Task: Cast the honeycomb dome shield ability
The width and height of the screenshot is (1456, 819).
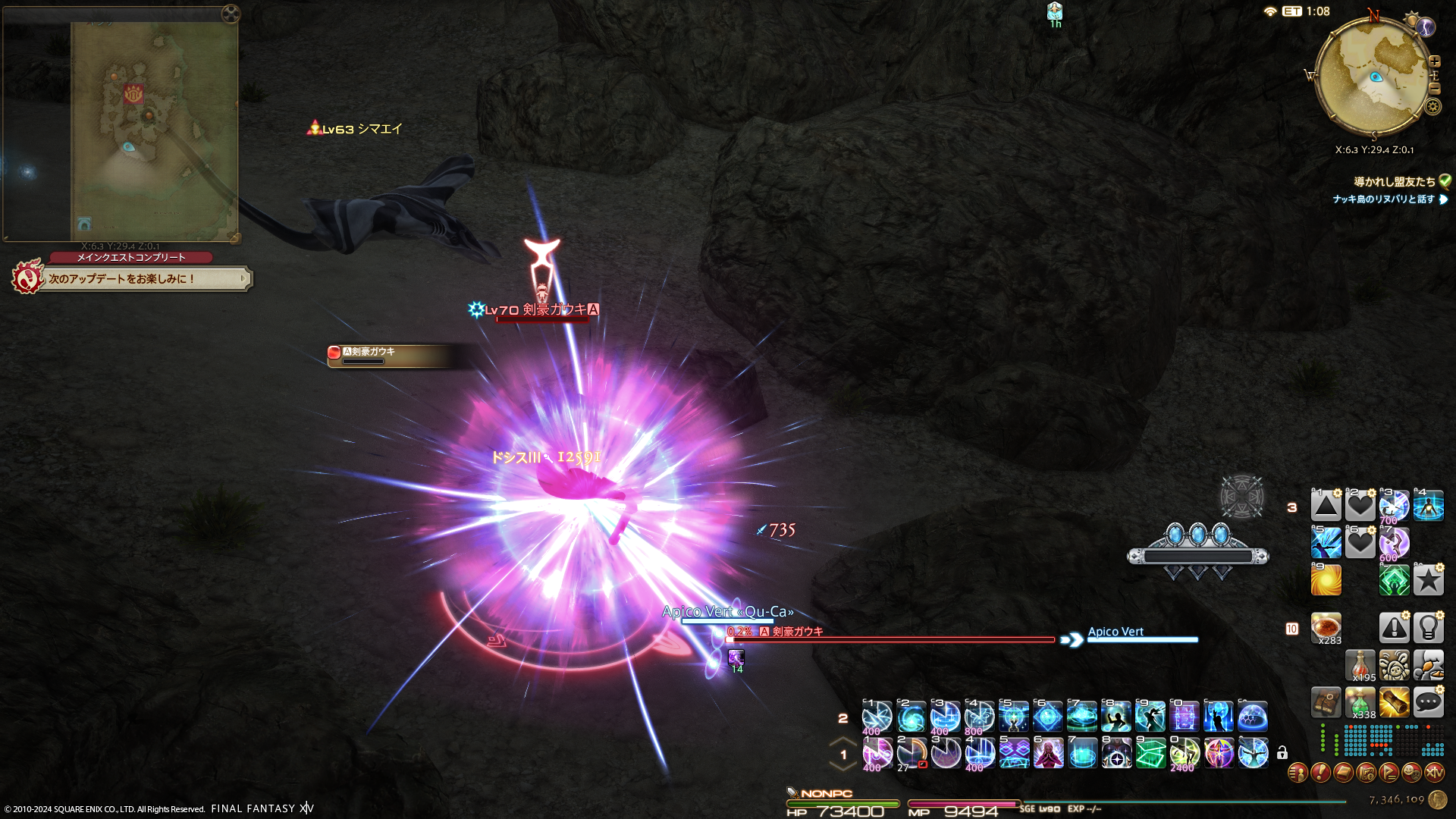Action: click(1253, 717)
